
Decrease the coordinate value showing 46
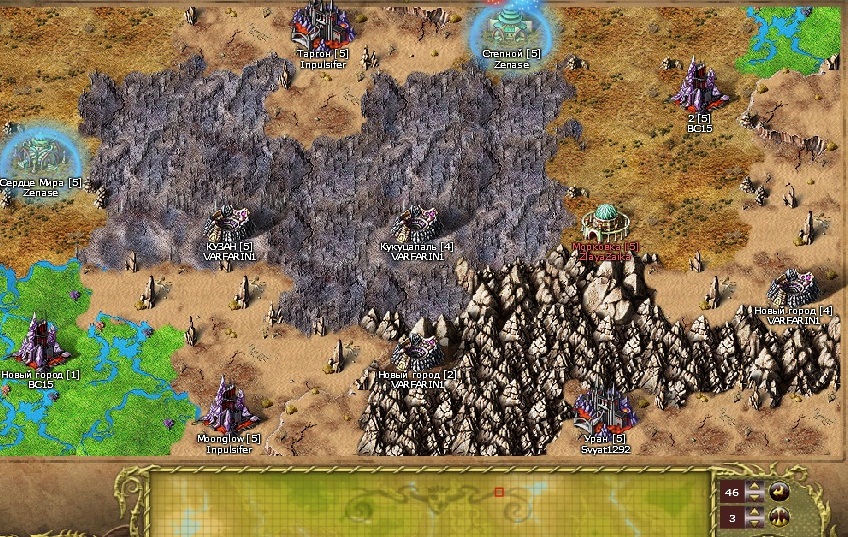click(x=755, y=497)
